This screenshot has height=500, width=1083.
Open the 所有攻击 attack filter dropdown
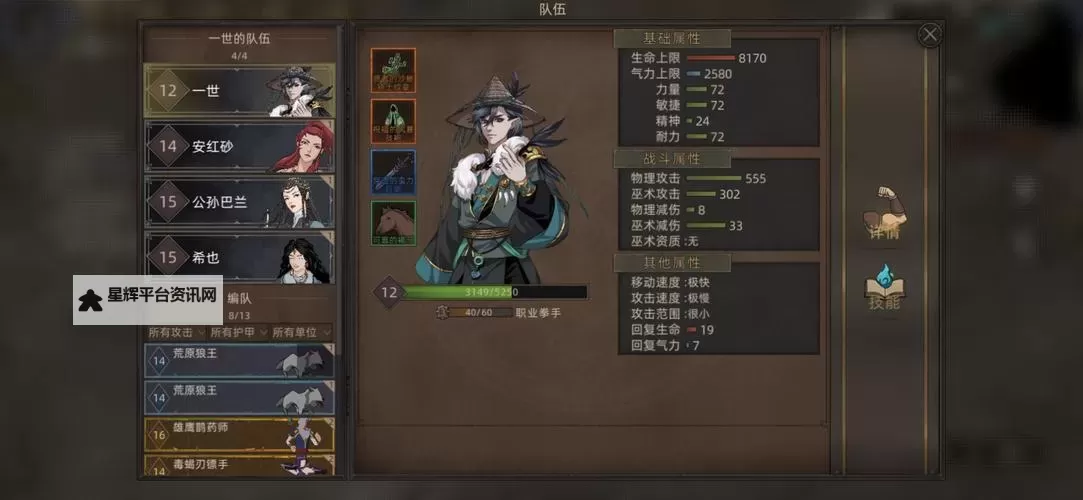[175, 332]
